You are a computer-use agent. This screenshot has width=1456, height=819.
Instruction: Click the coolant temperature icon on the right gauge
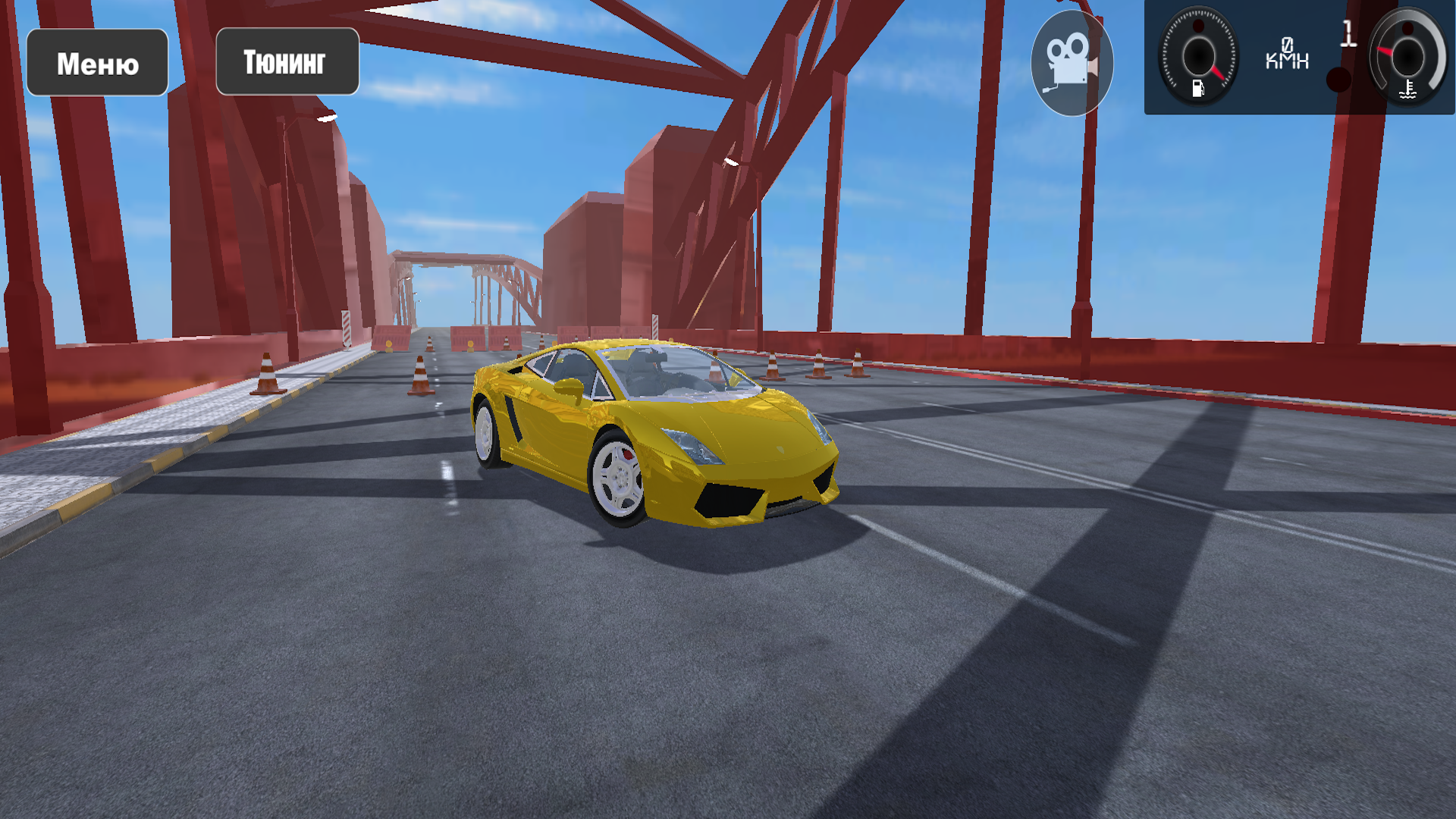coord(1407,91)
